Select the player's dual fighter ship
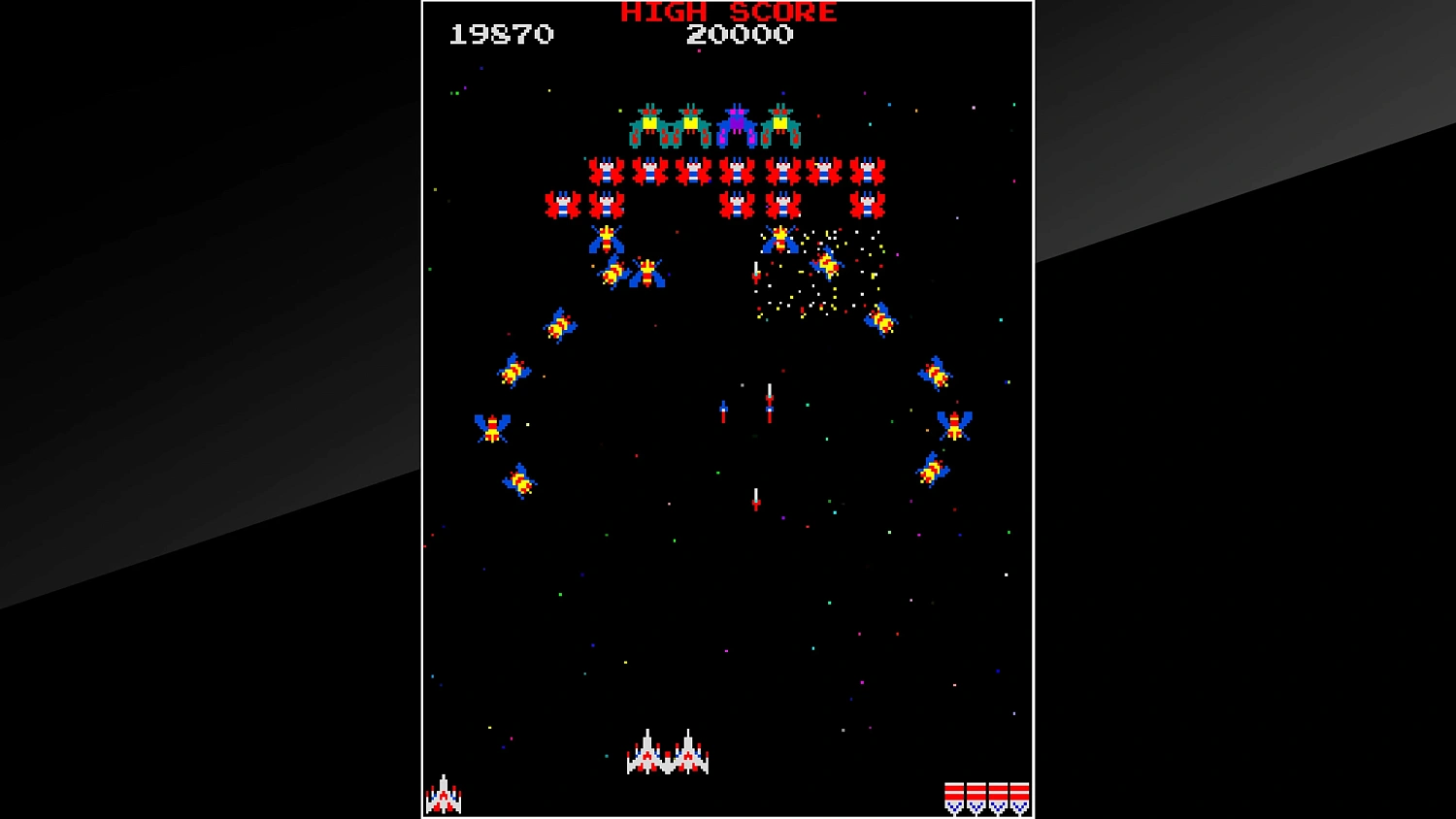This screenshot has width=1456, height=819. [667, 757]
